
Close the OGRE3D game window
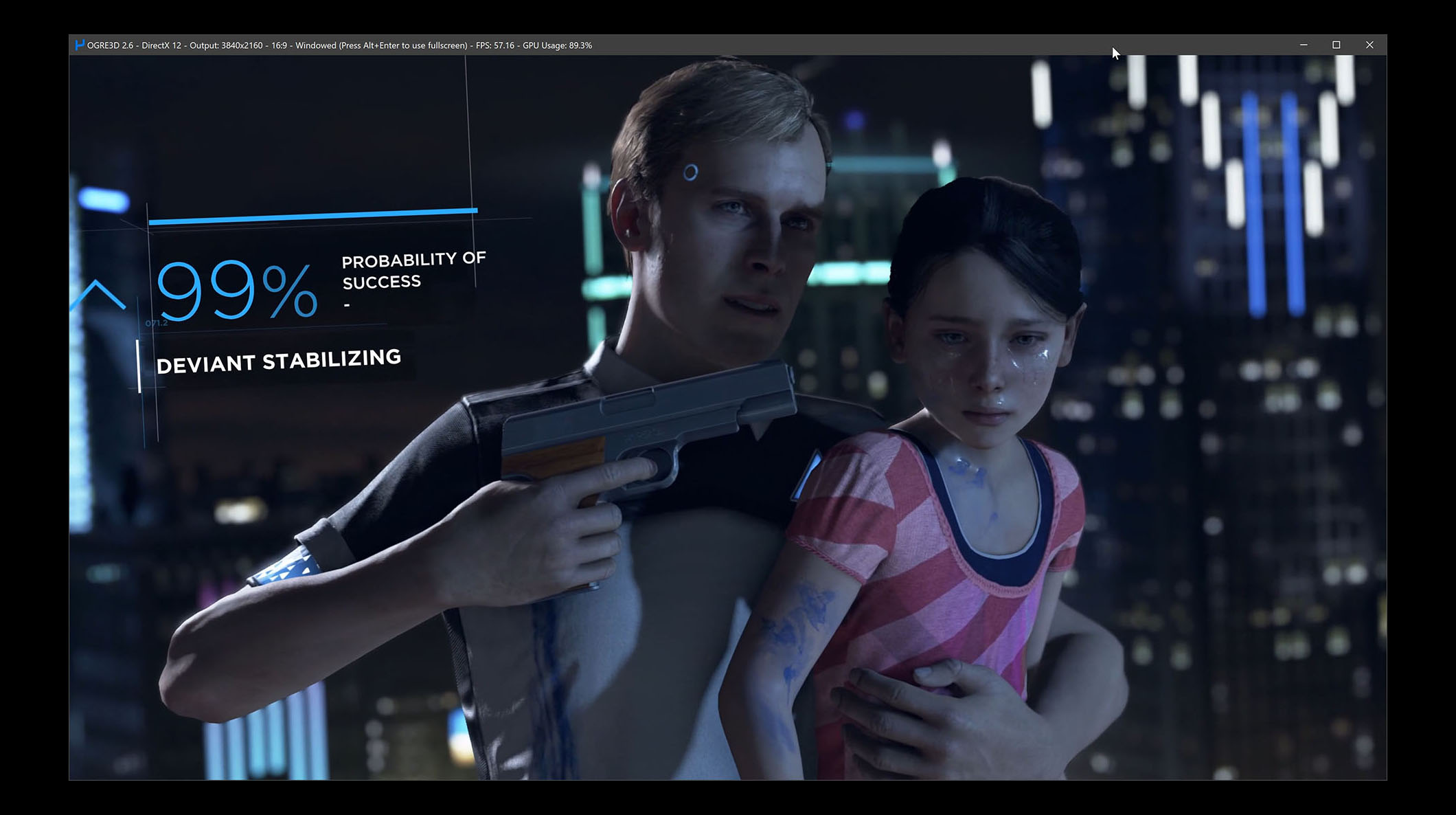(1369, 45)
